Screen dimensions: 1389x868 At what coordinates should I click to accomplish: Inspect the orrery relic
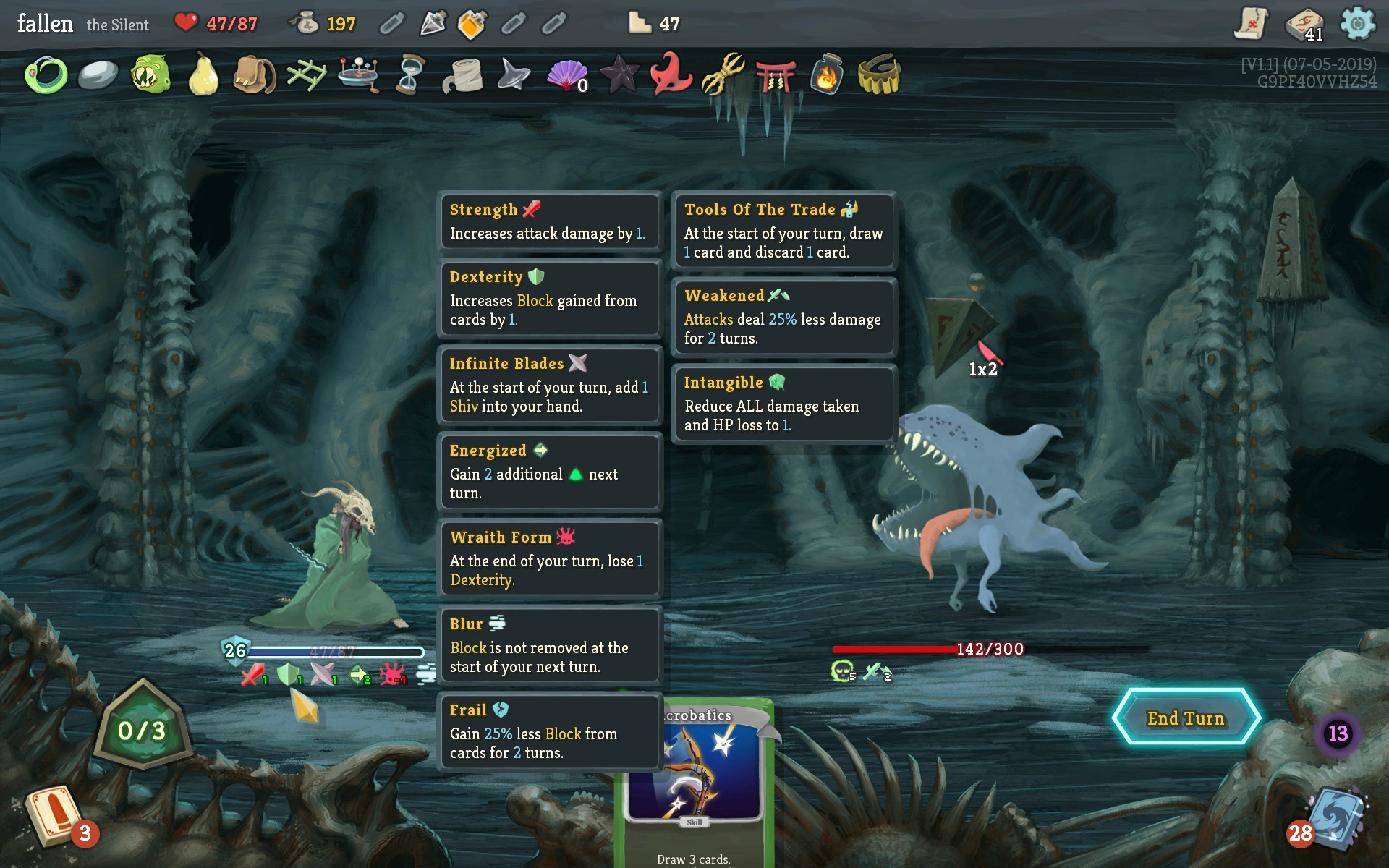(x=359, y=75)
